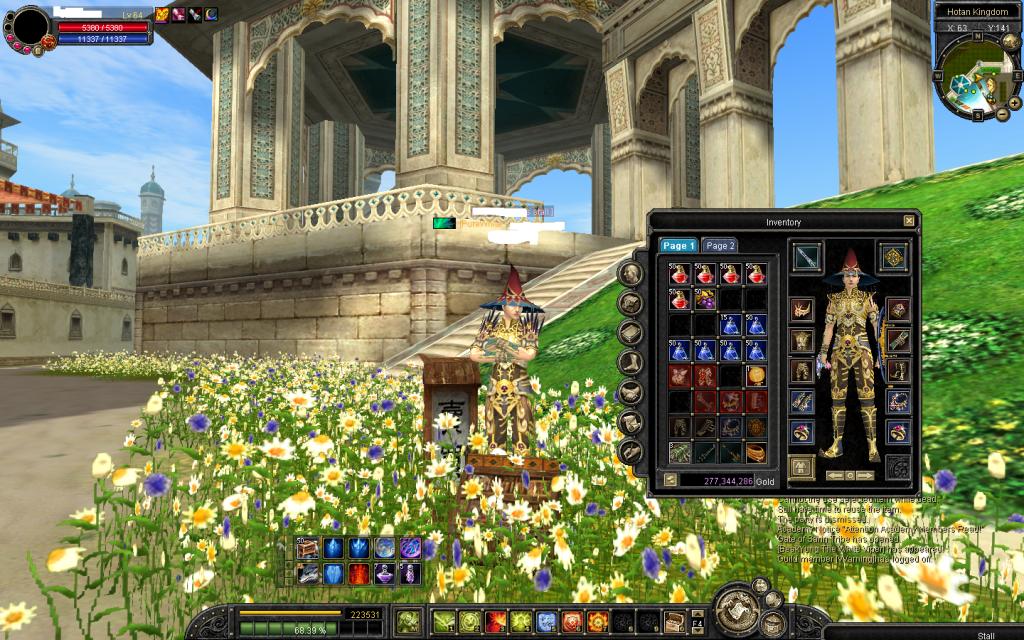Activate the purple swirl skill in quickslot panel
Viewport: 1024px width, 640px height.
pyautogui.click(x=410, y=548)
